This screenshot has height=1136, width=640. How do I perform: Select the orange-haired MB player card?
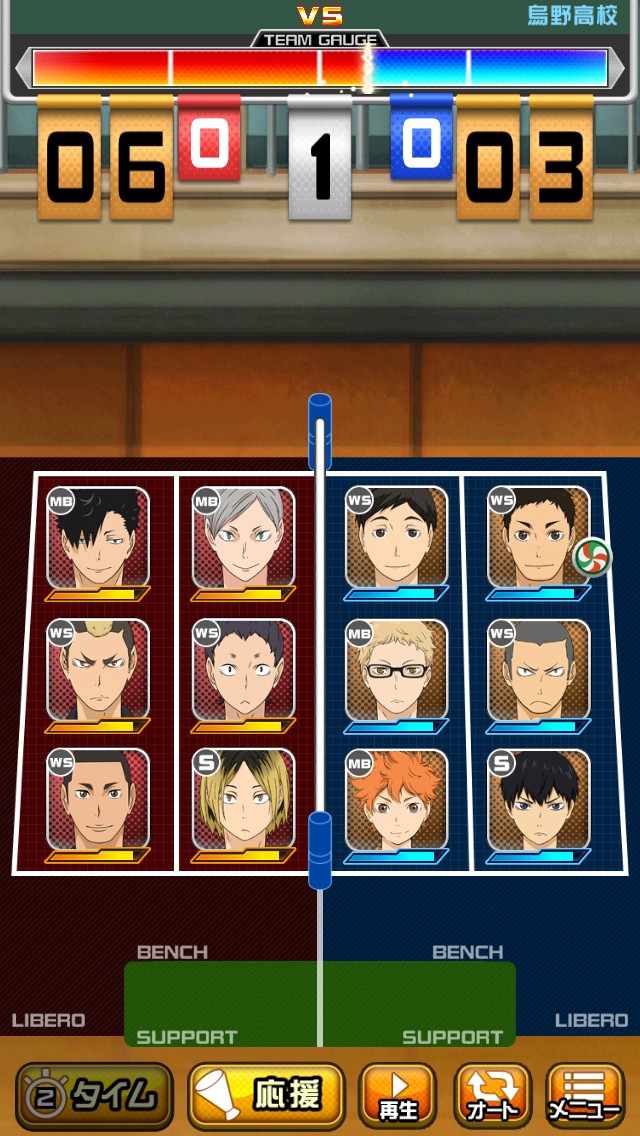397,801
